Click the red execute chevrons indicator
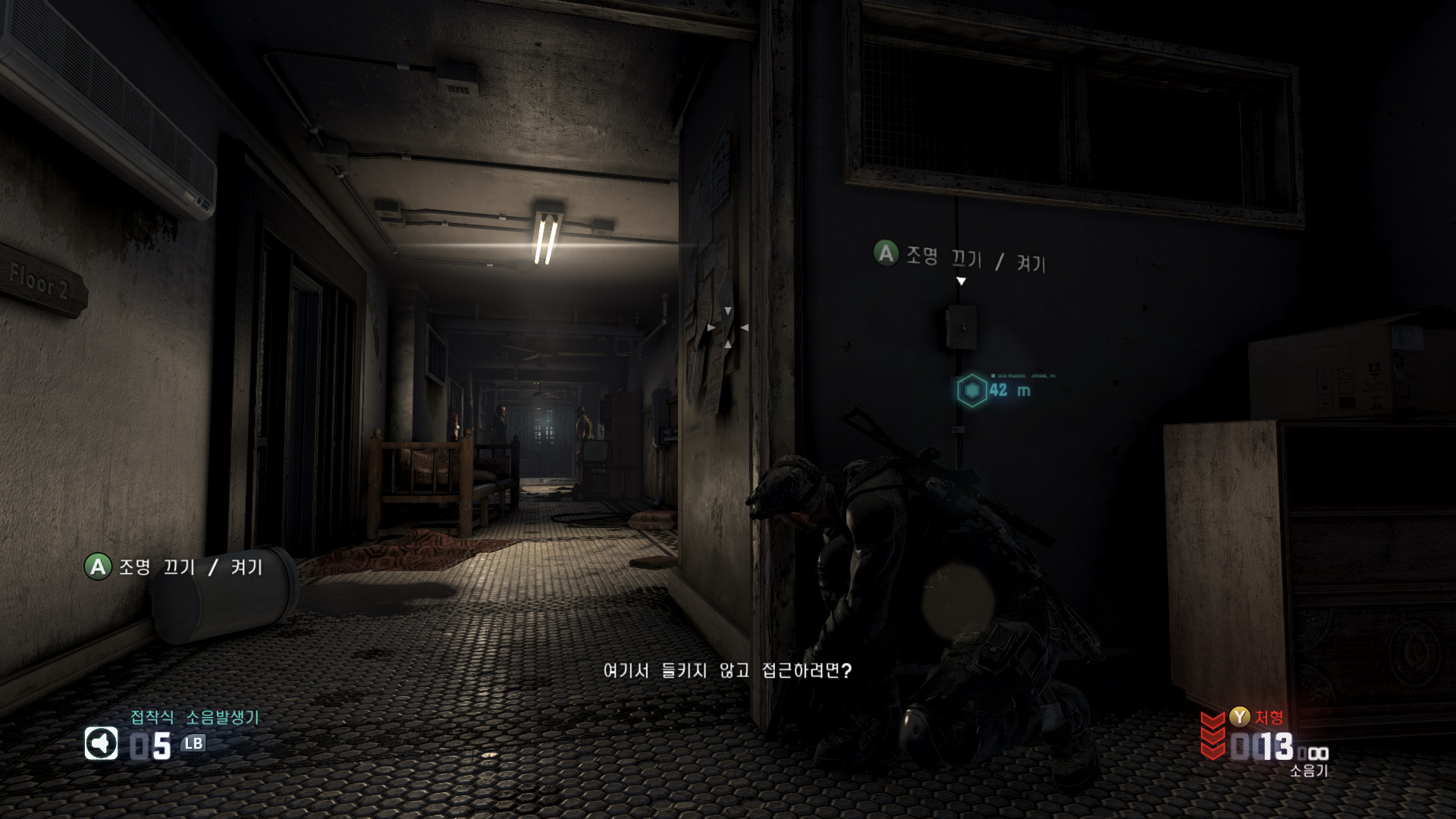The image size is (1456, 819). click(1213, 734)
